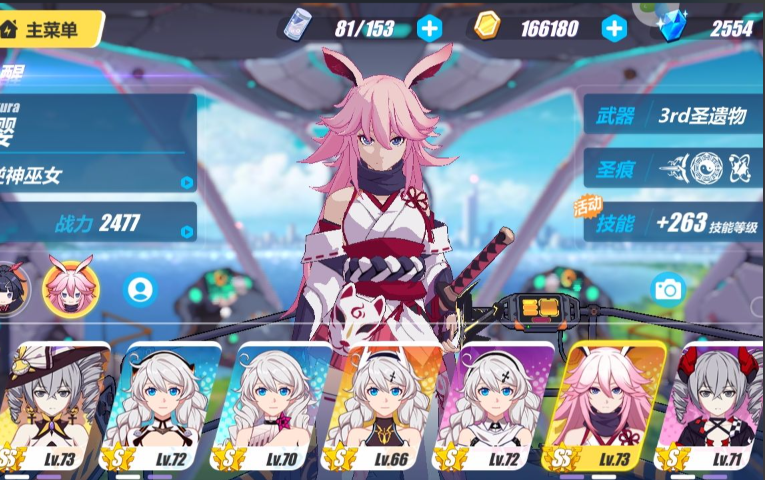Expand the 神巫女 battlesuit info arrow
Image resolution: width=765 pixels, height=480 pixels.
186,182
